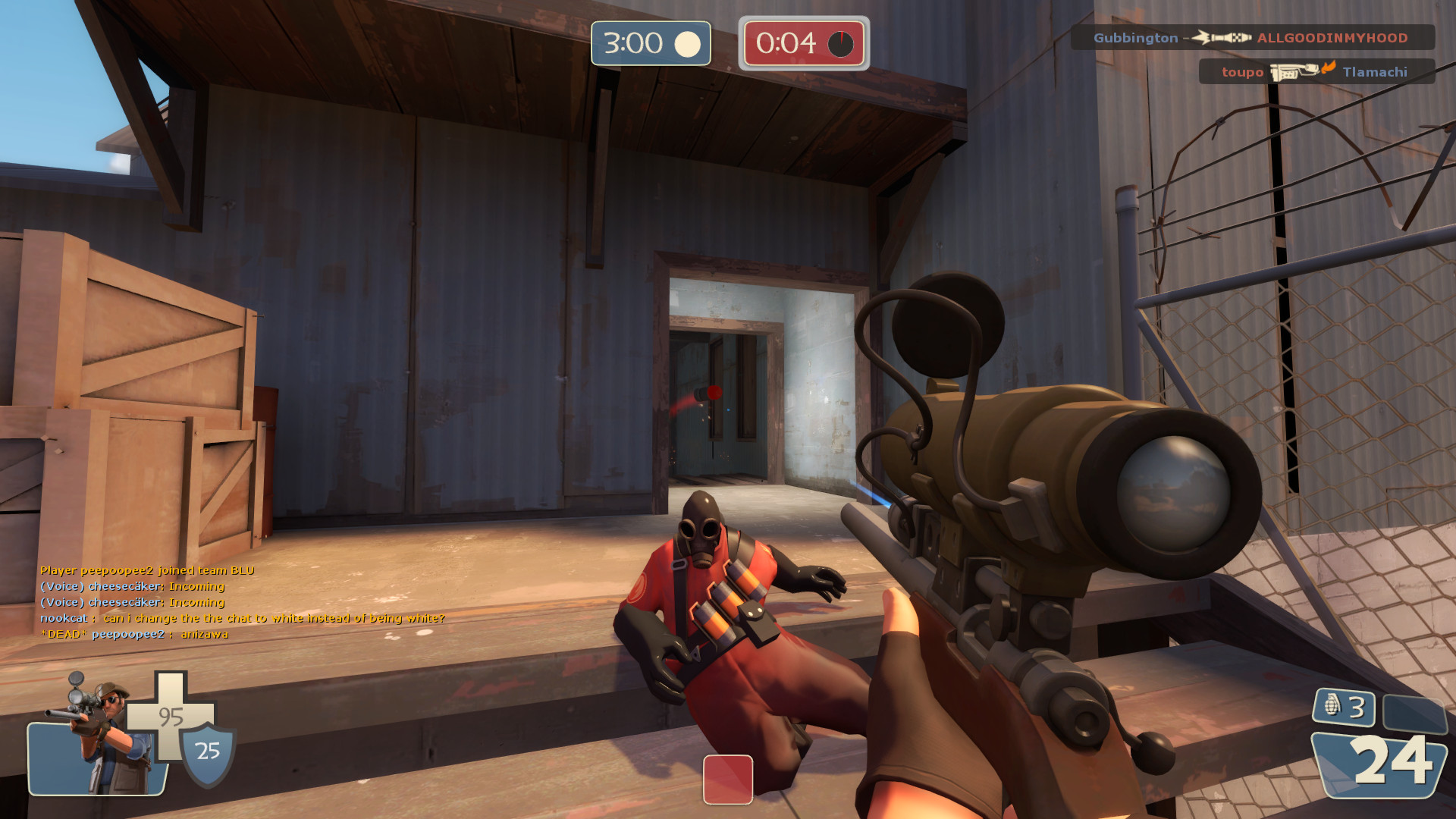The height and width of the screenshot is (819, 1456).
Task: Select the blue team timer panel
Action: (x=650, y=43)
